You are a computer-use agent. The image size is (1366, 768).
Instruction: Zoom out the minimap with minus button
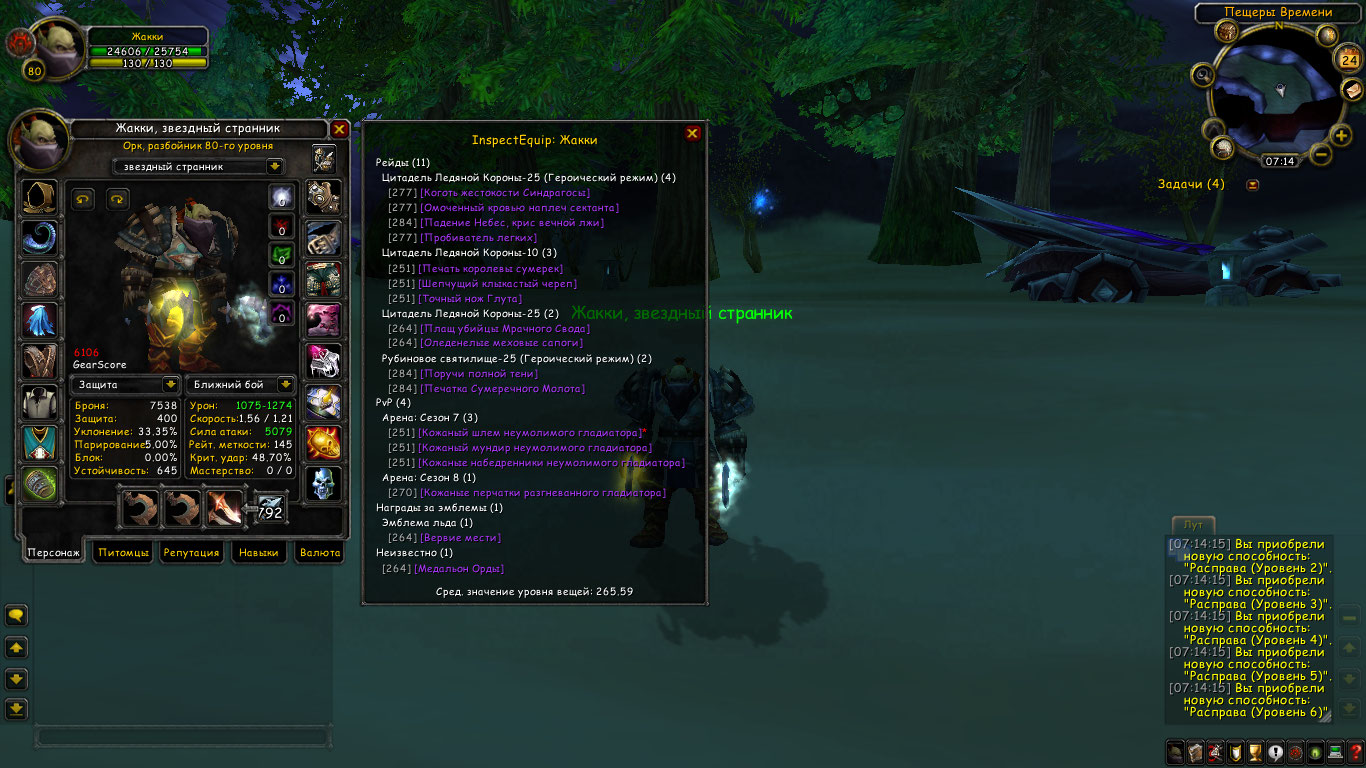coord(1321,155)
